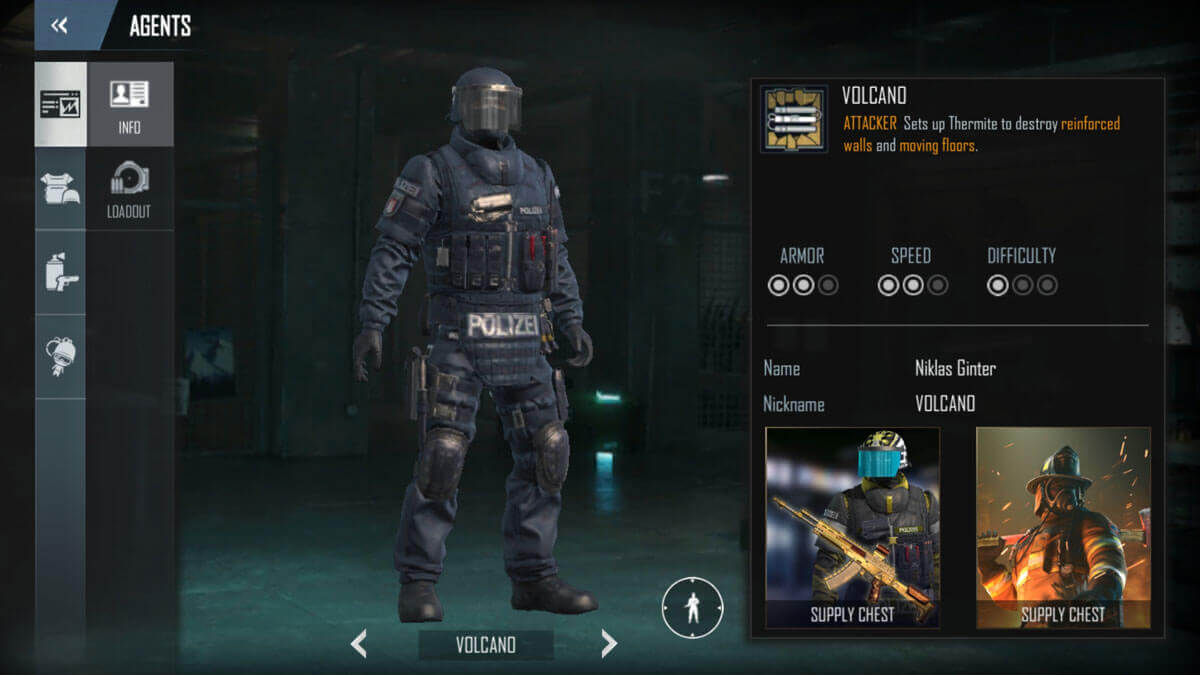Click the Volcano Thermite ability icon
This screenshot has width=1200, height=675.
[794, 119]
